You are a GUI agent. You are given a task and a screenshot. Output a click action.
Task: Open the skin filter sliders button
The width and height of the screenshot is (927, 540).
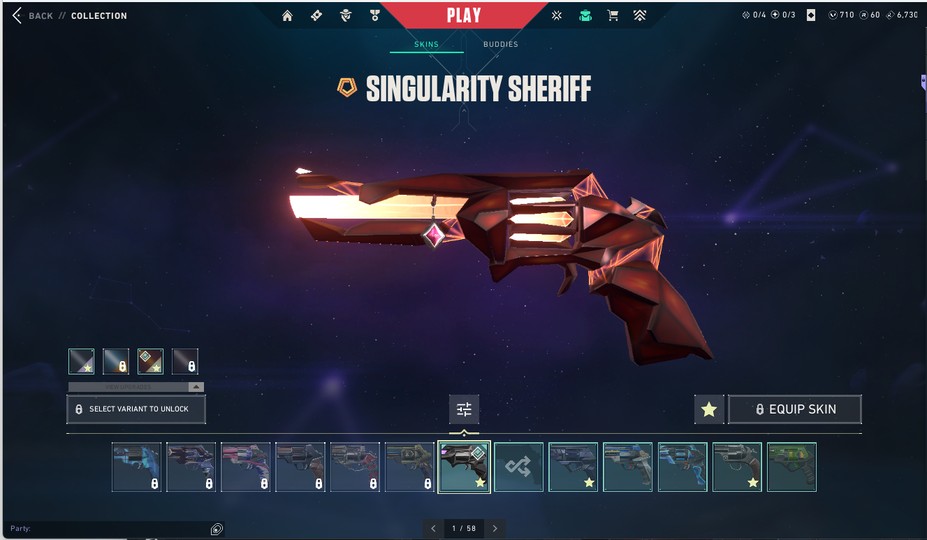coord(464,409)
